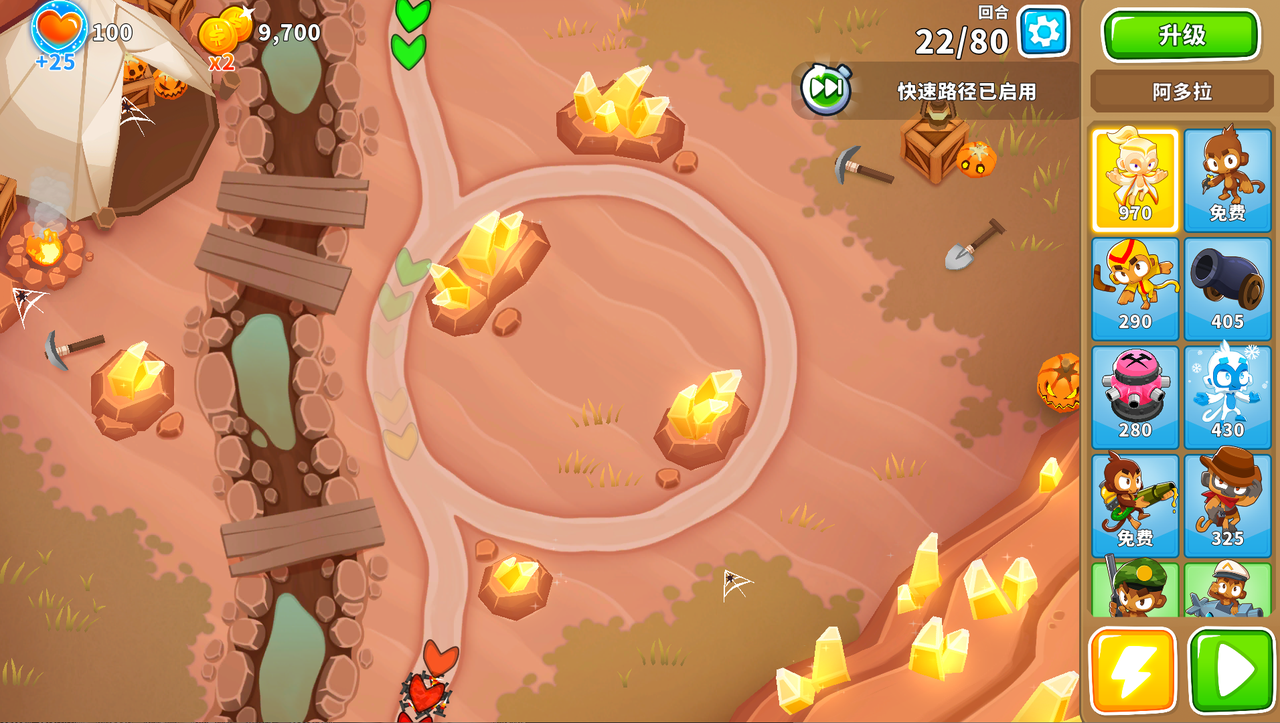Screen dimensions: 1280x723
Task: Choose the Tack Shooter costing 280
Action: pos(1135,397)
